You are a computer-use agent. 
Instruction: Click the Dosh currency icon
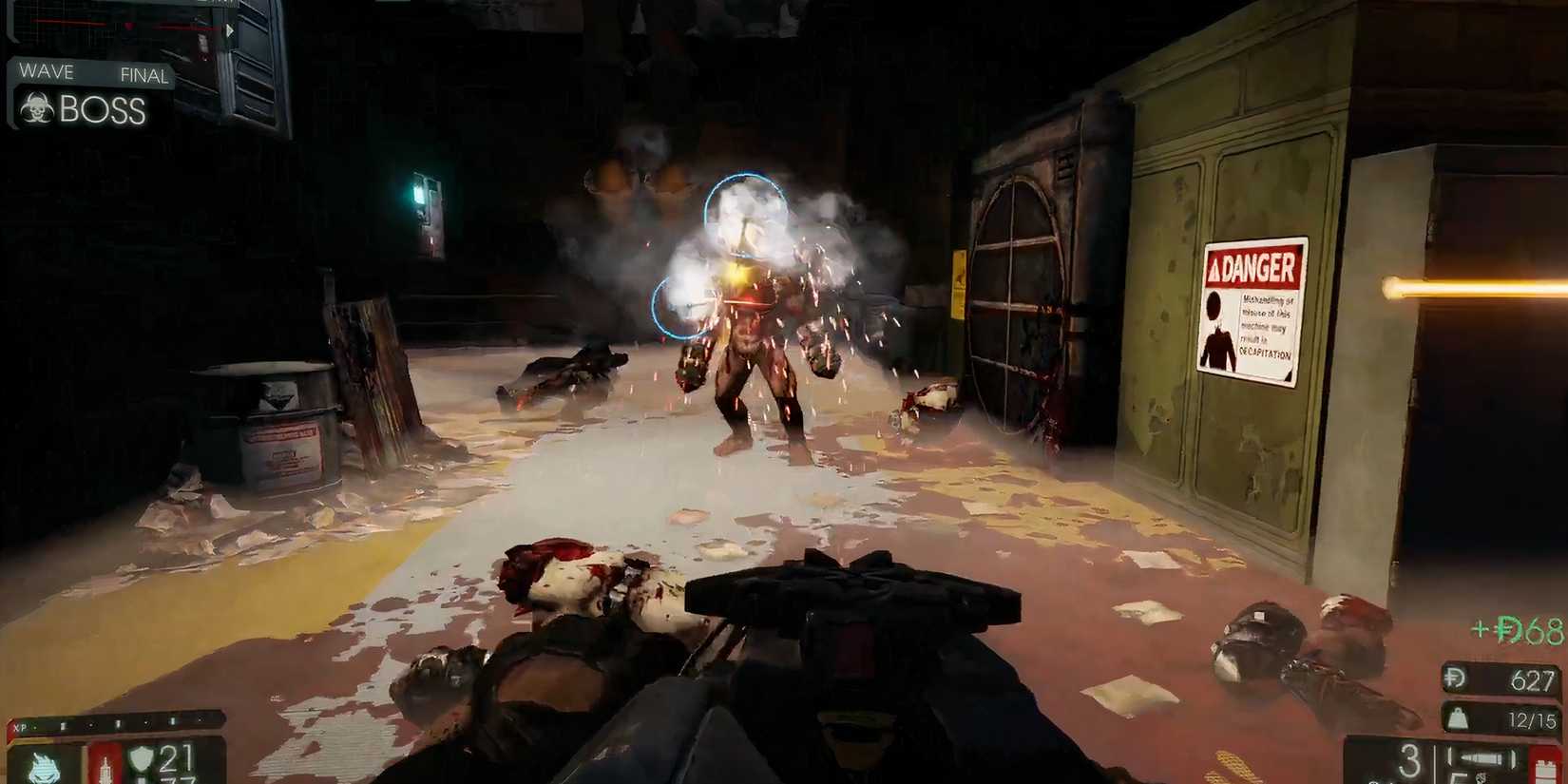tap(1454, 678)
